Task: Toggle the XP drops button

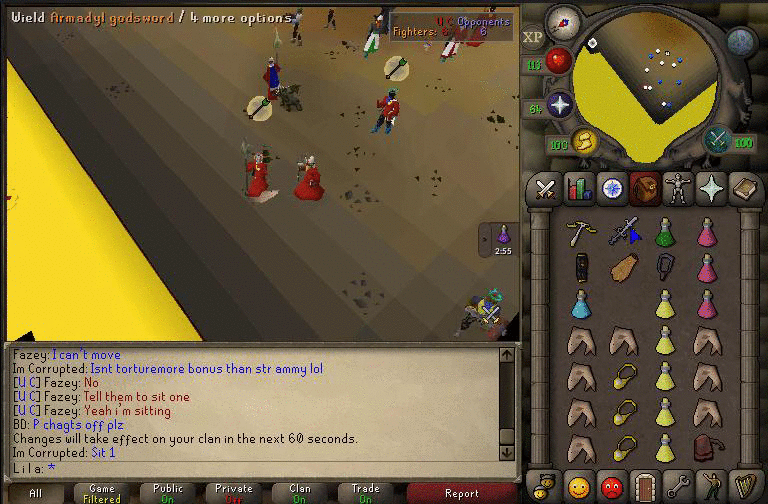Action: tap(534, 37)
